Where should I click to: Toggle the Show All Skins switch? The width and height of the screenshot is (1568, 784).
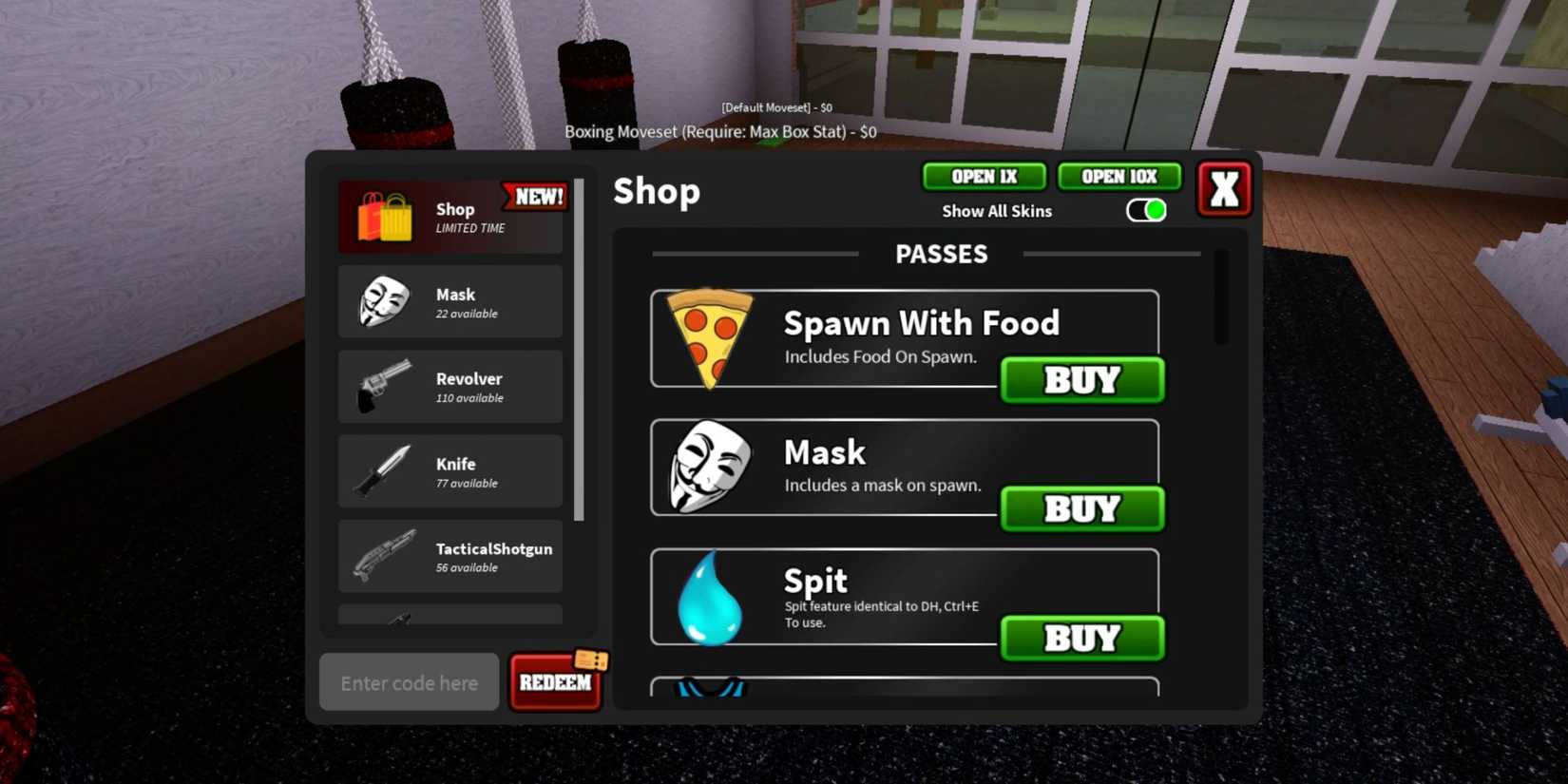point(1145,210)
